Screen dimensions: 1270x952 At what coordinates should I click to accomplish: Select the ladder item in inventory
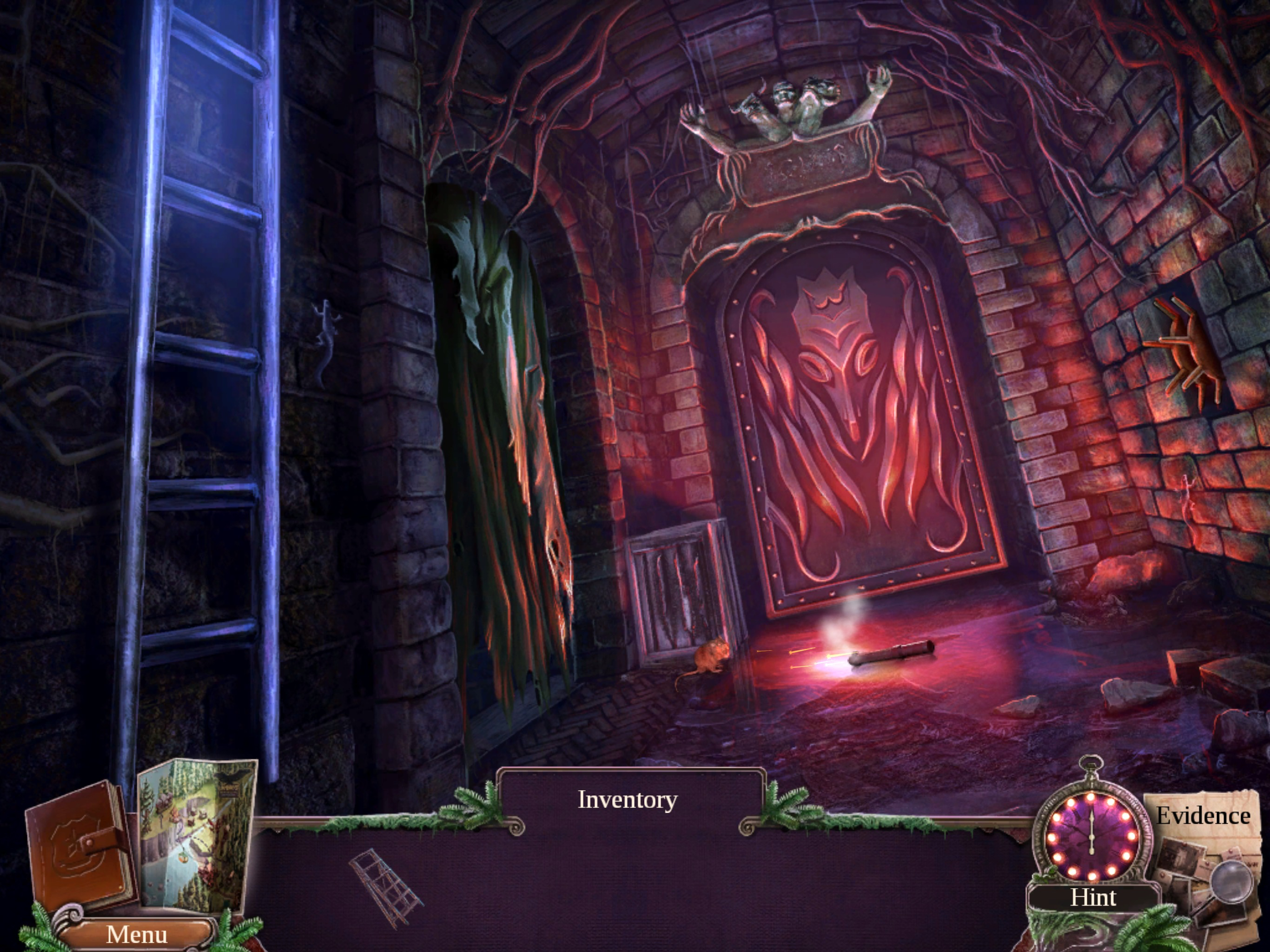click(385, 886)
